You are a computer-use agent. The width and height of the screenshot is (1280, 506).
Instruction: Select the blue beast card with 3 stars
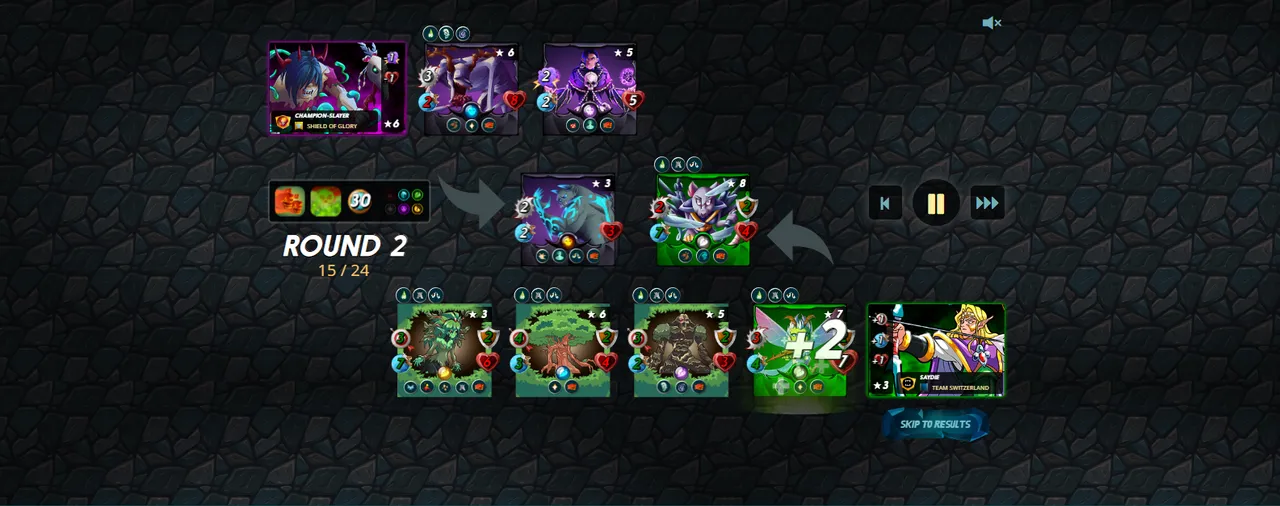pyautogui.click(x=568, y=220)
